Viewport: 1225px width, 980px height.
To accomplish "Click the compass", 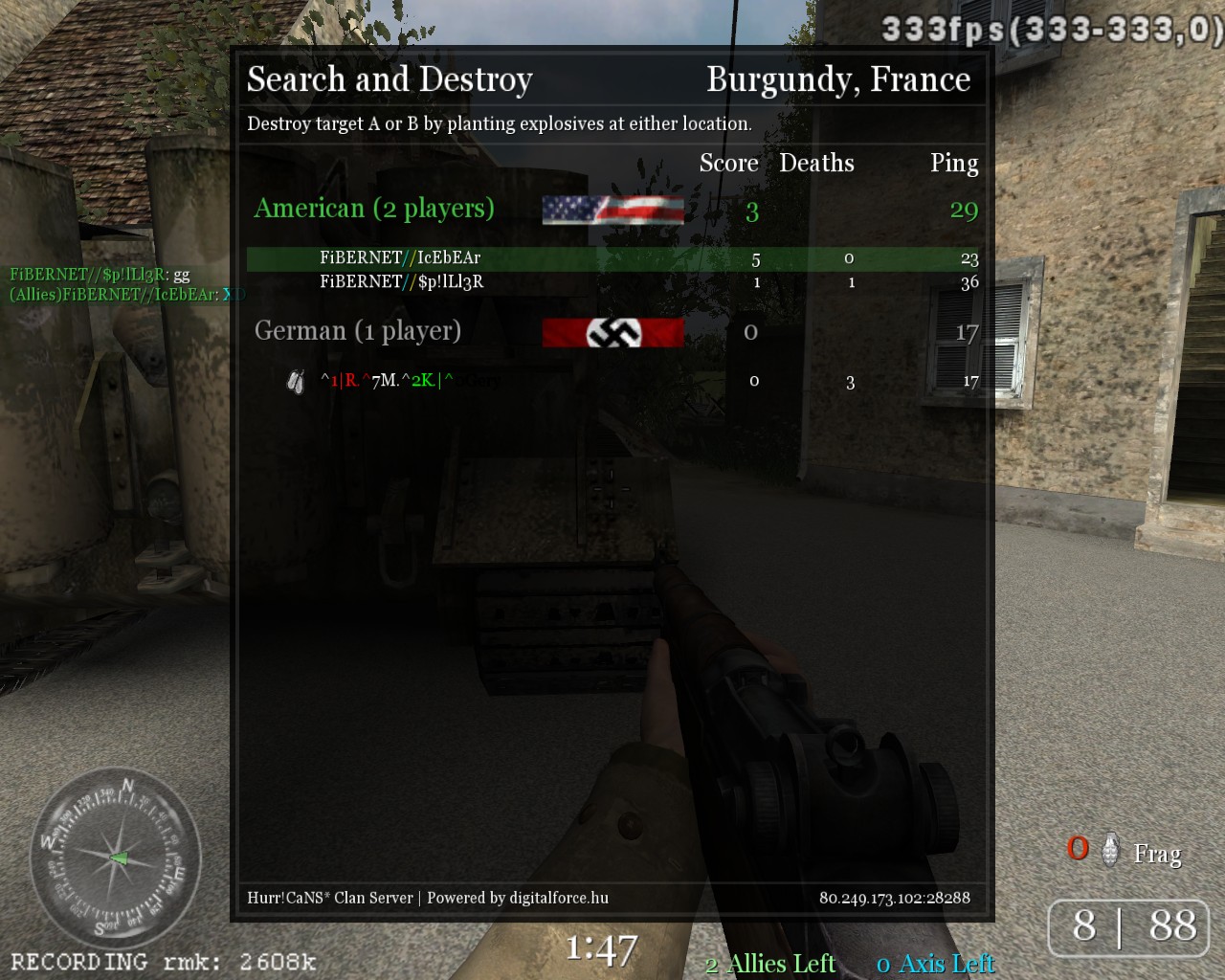I will (115, 857).
